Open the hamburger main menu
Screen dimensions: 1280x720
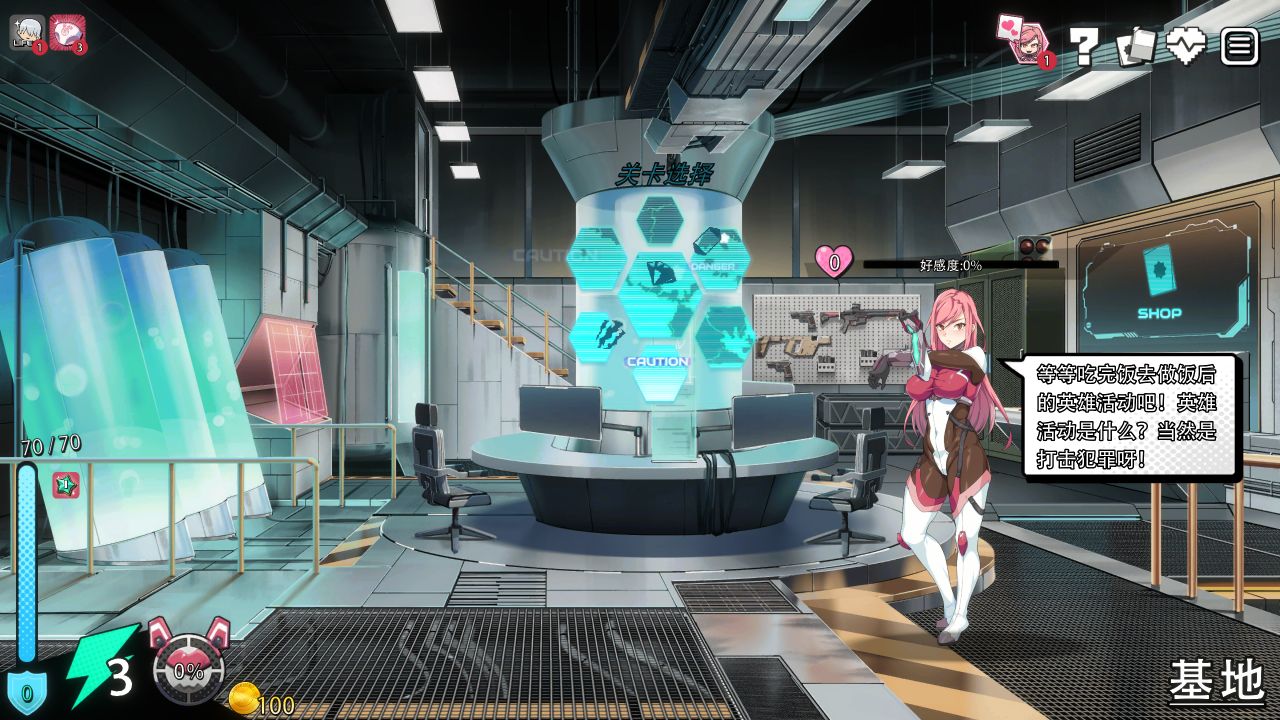pyautogui.click(x=1239, y=46)
